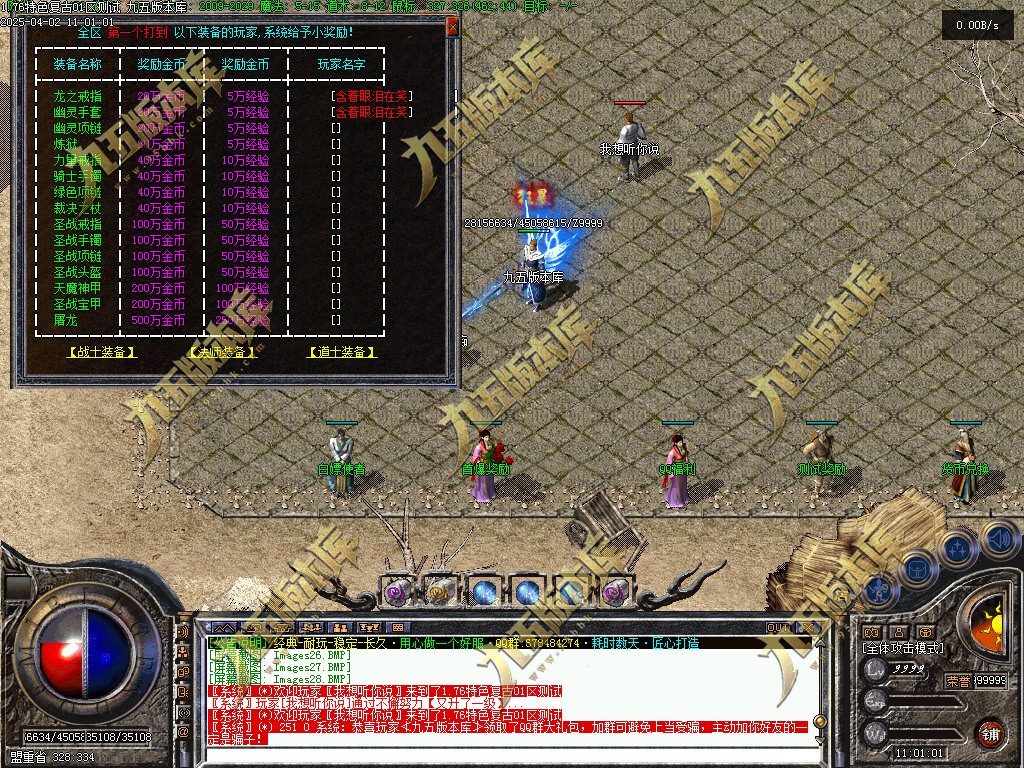The height and width of the screenshot is (768, 1024).
Task: Use the leftmost purple swirl scroll in belt
Action: pos(396,592)
